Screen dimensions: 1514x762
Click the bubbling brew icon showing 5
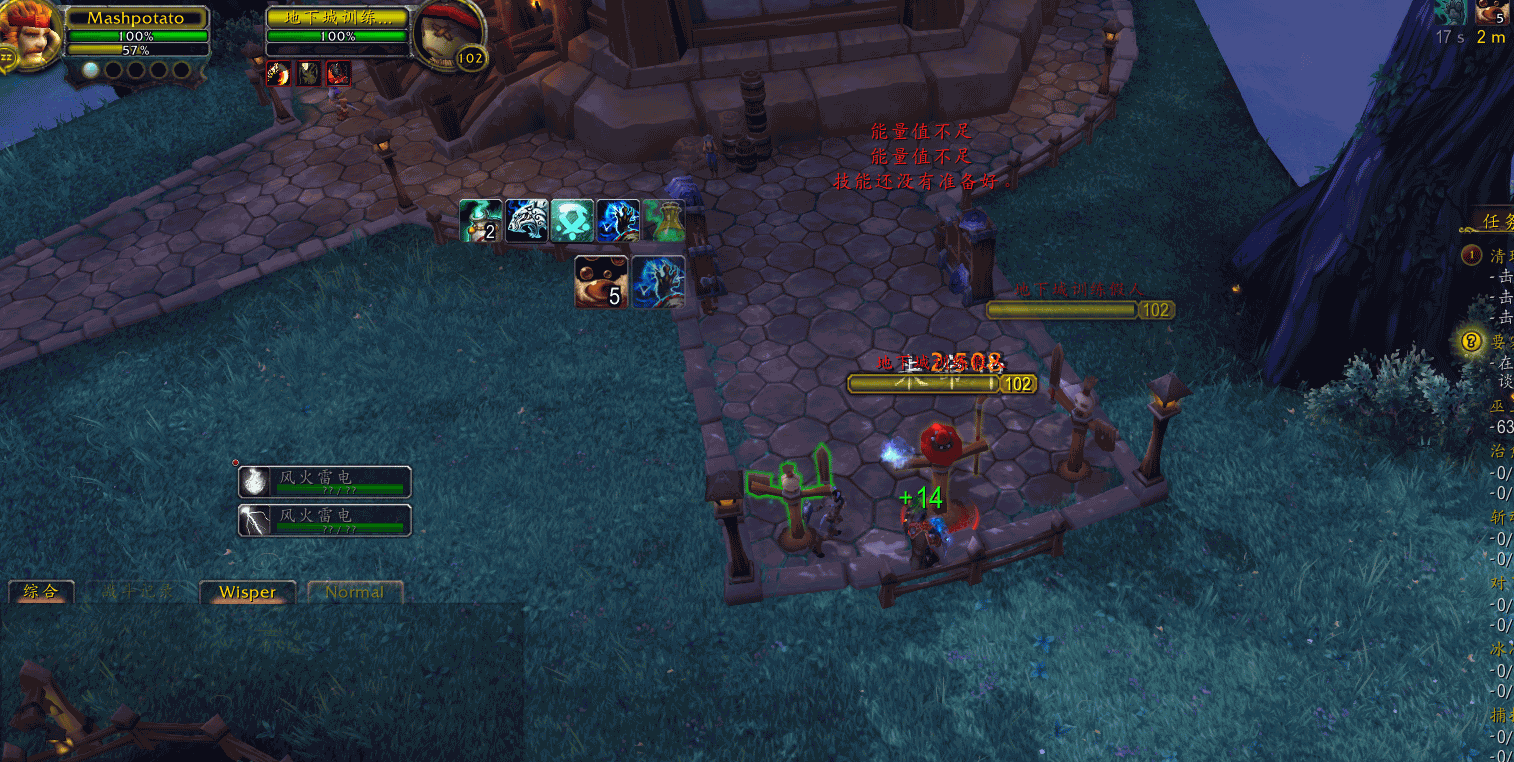(x=601, y=282)
